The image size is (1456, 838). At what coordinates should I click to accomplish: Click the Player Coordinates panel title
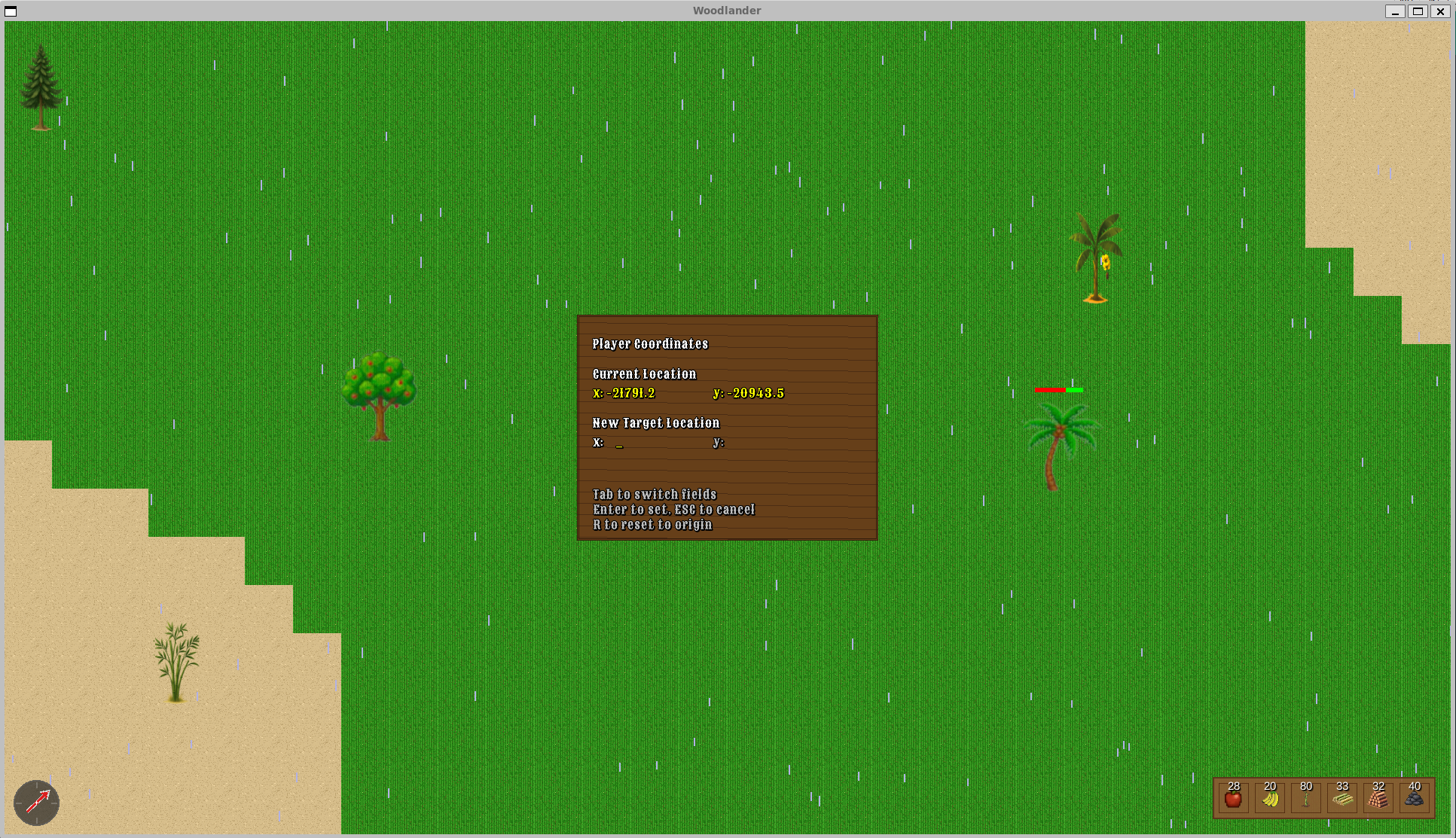649,344
